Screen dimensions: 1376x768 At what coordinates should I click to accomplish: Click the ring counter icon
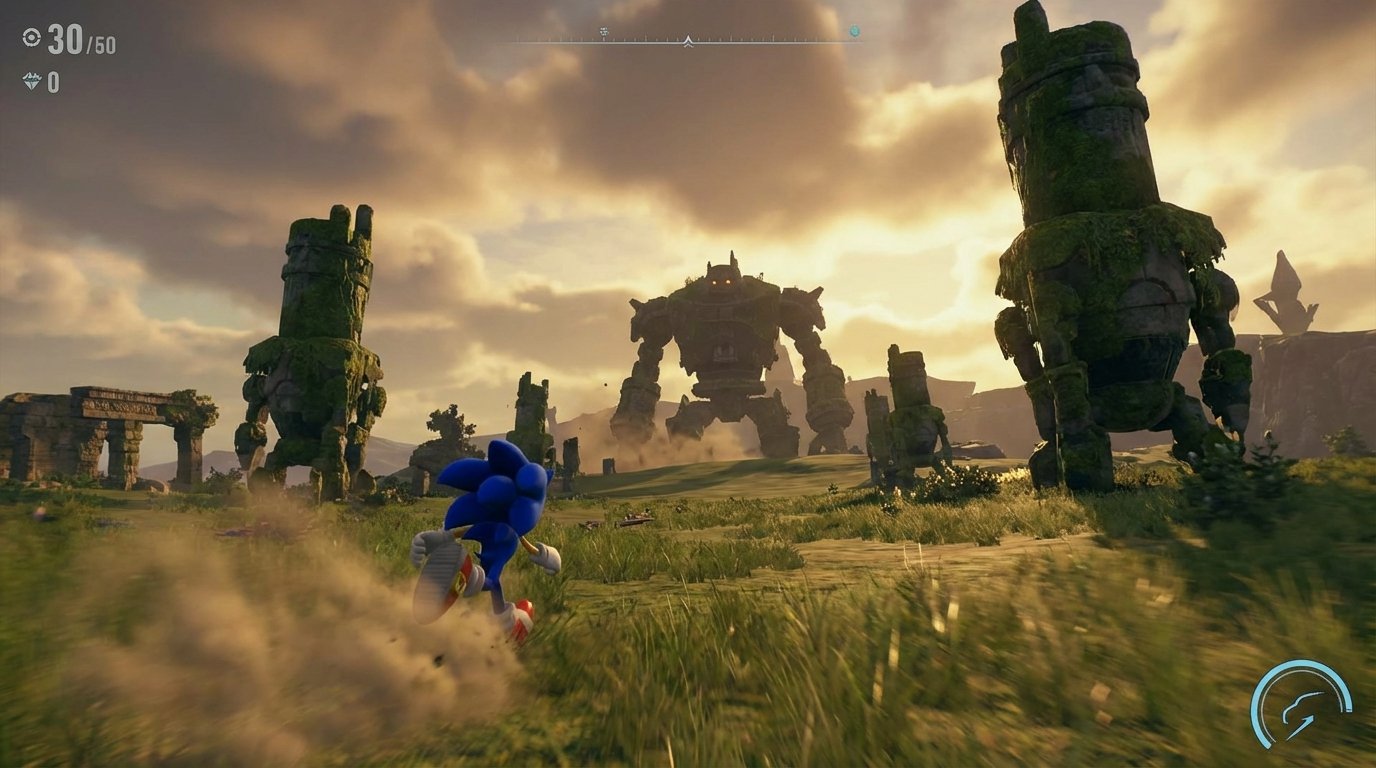click(x=32, y=38)
